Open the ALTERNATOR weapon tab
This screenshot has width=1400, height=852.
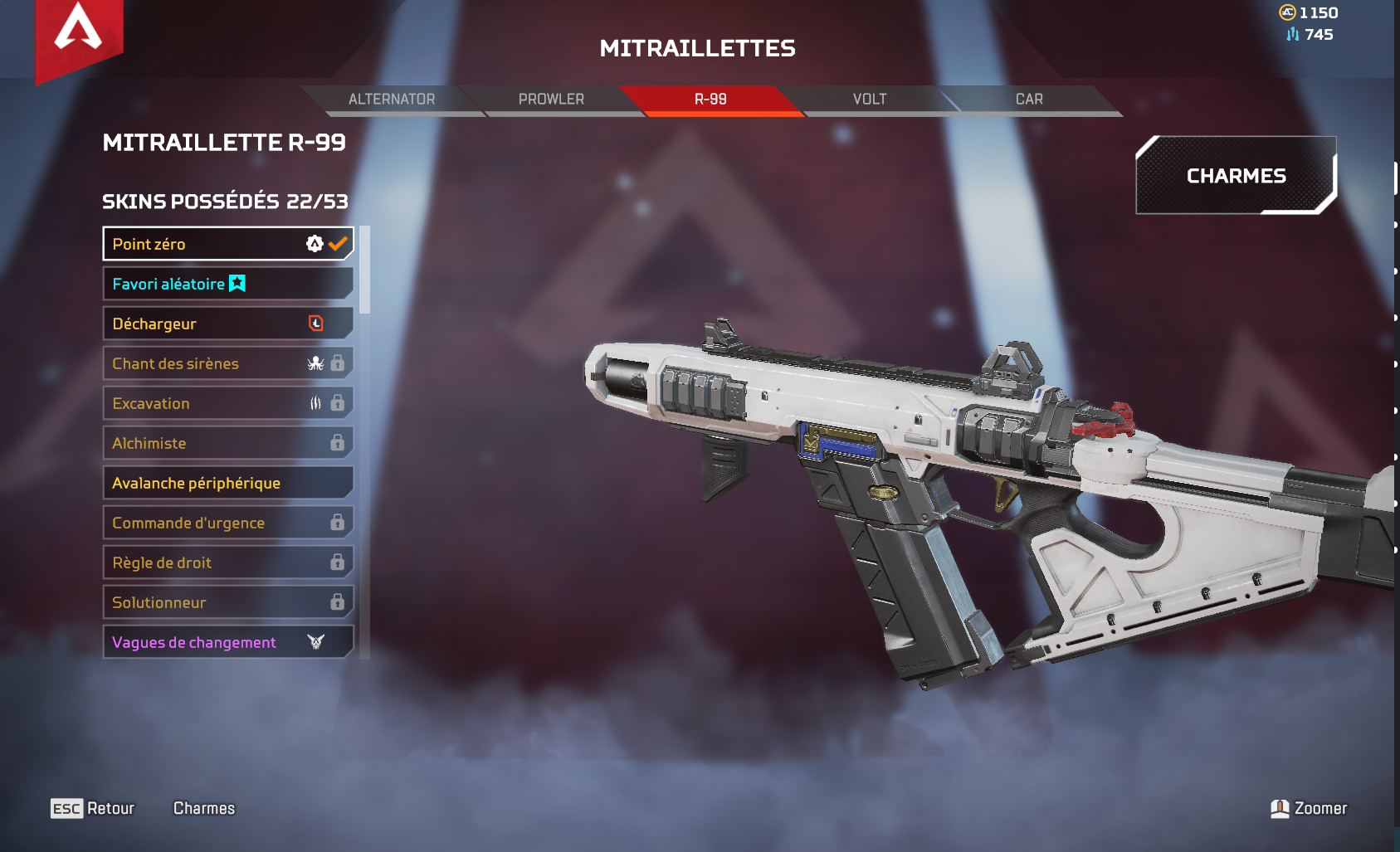[x=391, y=99]
